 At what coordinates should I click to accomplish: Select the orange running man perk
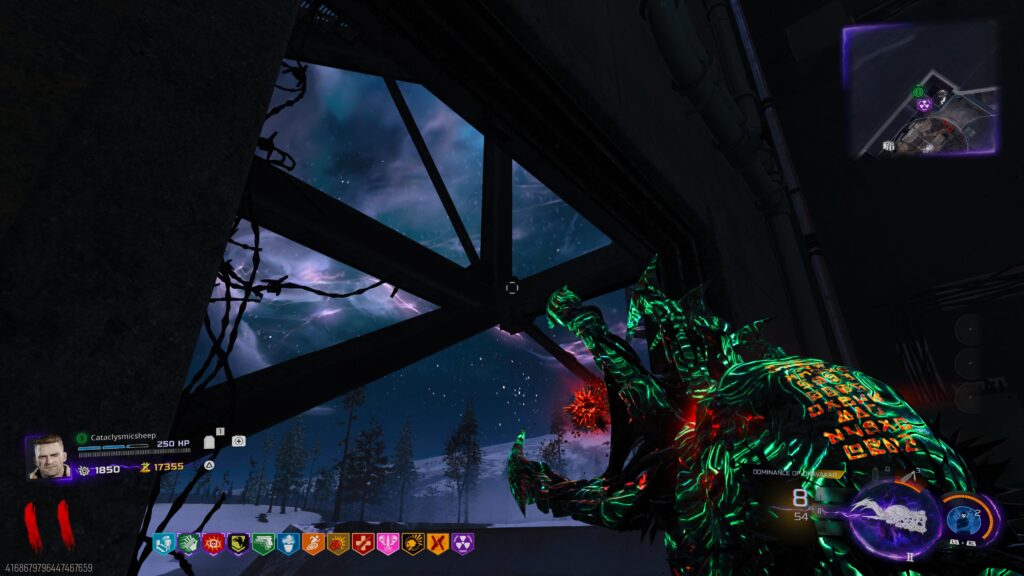click(x=313, y=543)
